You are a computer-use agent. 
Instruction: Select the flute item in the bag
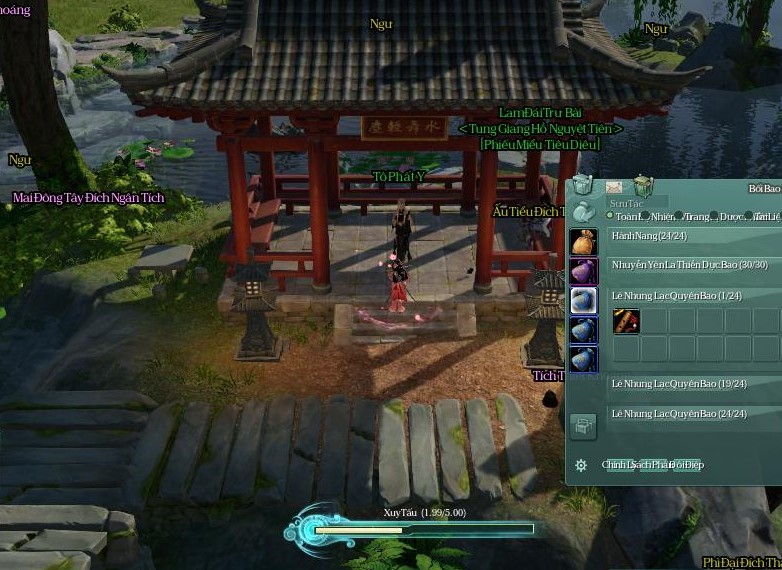(x=626, y=321)
